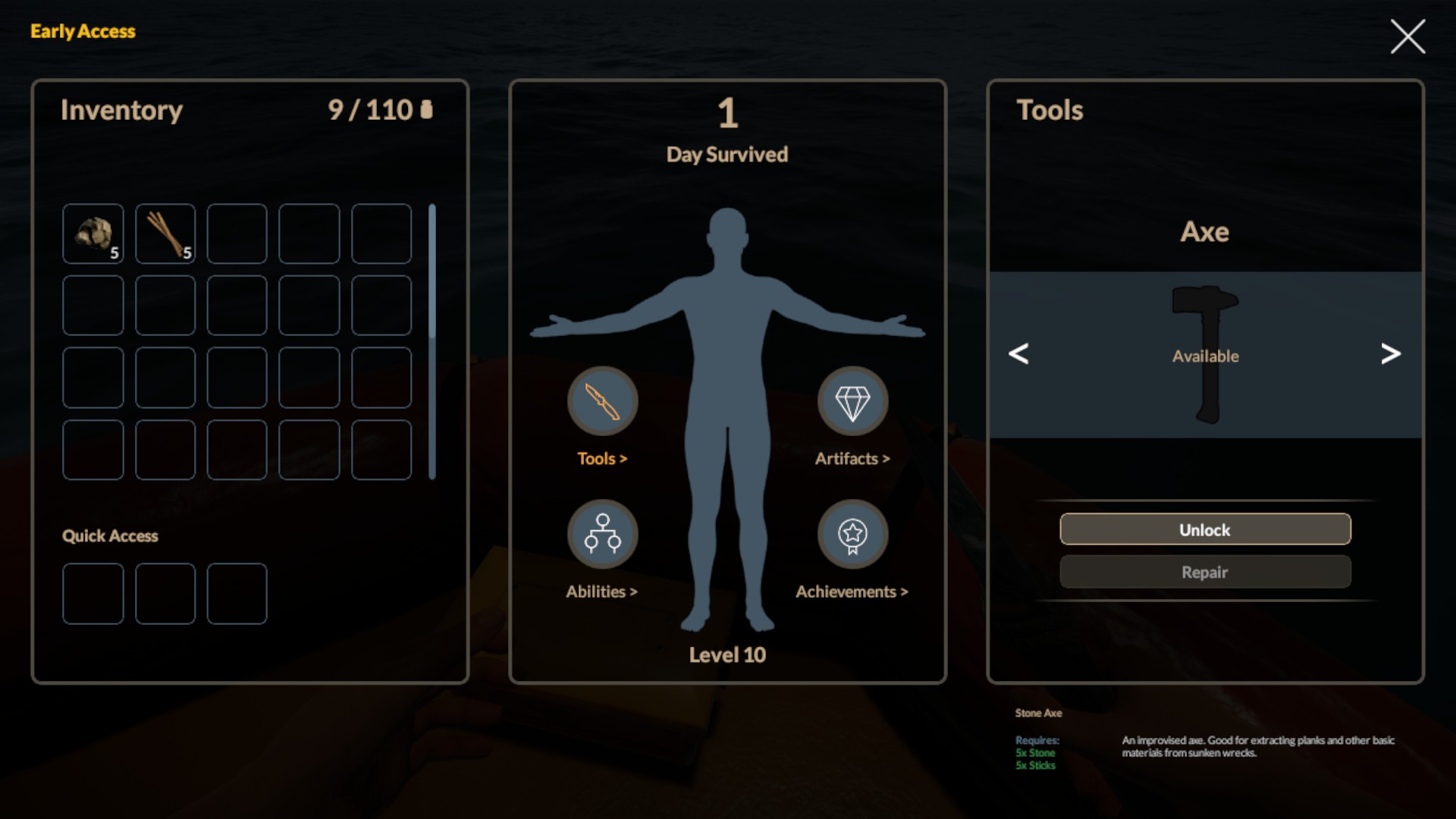Click the Repair button
Viewport: 1456px width, 819px height.
(1205, 572)
